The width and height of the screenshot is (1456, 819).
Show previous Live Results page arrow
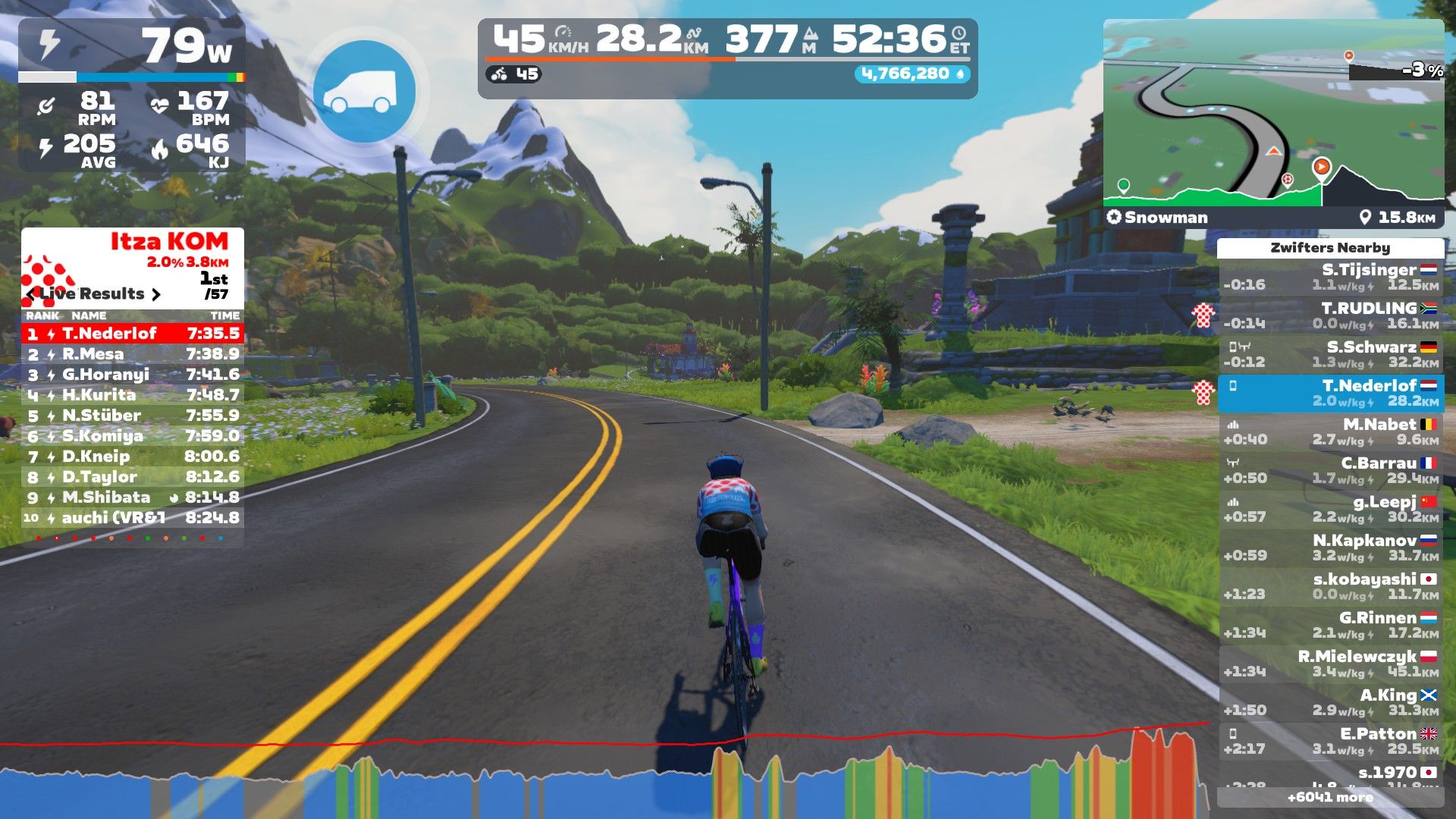[x=31, y=294]
